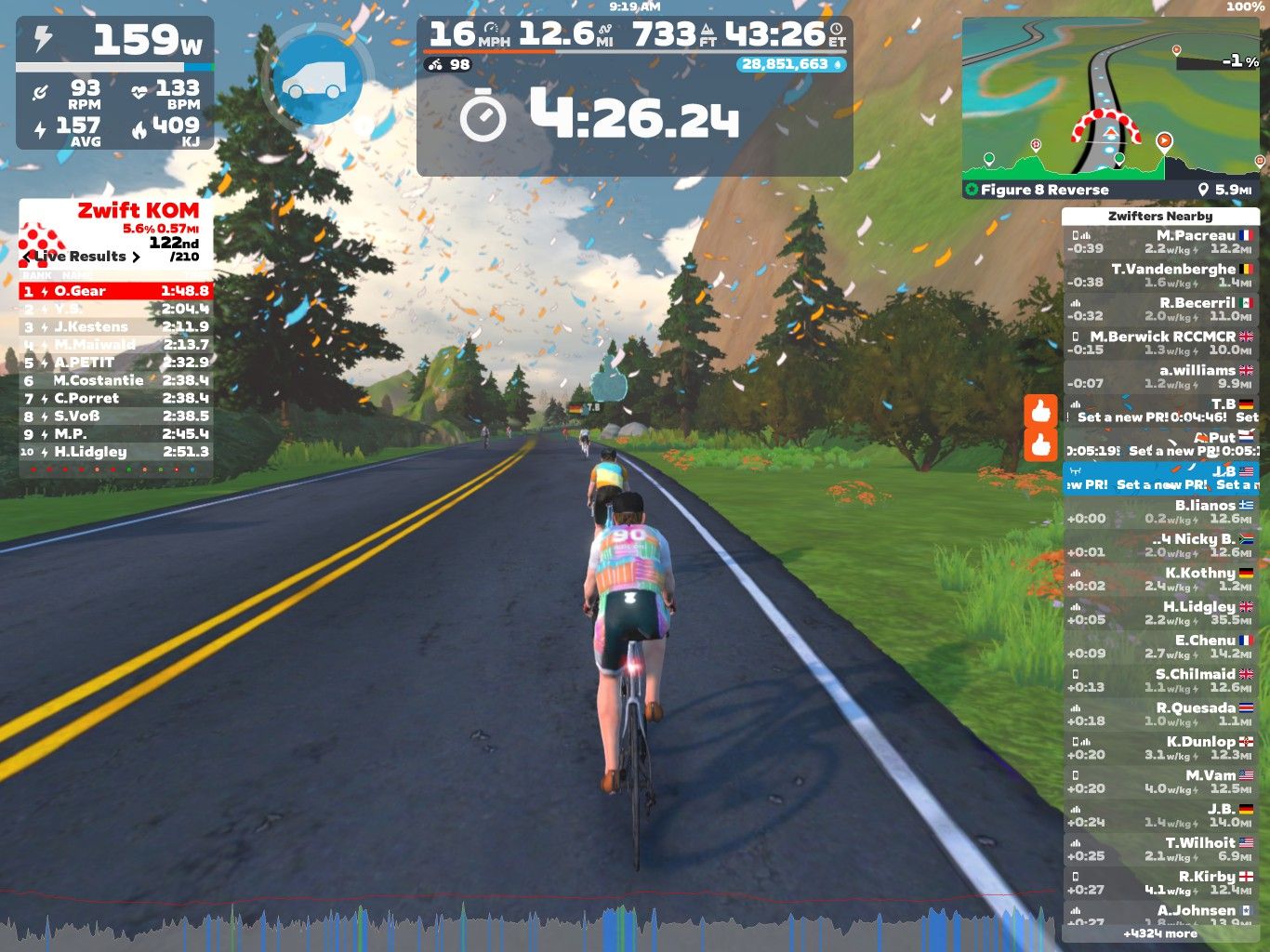Select R.Becerril in the nearby list
The image size is (1270, 952).
coord(1160,309)
